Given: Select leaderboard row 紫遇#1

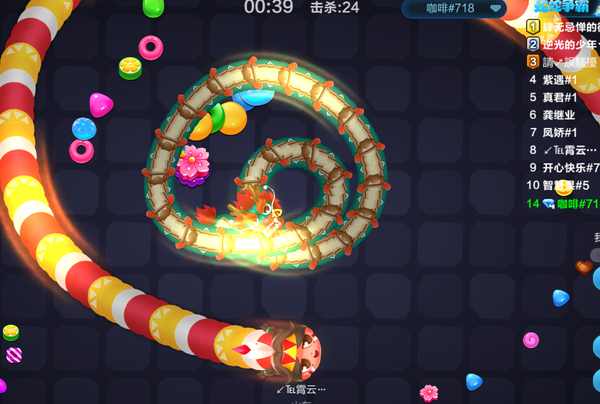Looking at the screenshot, I should click(560, 80).
